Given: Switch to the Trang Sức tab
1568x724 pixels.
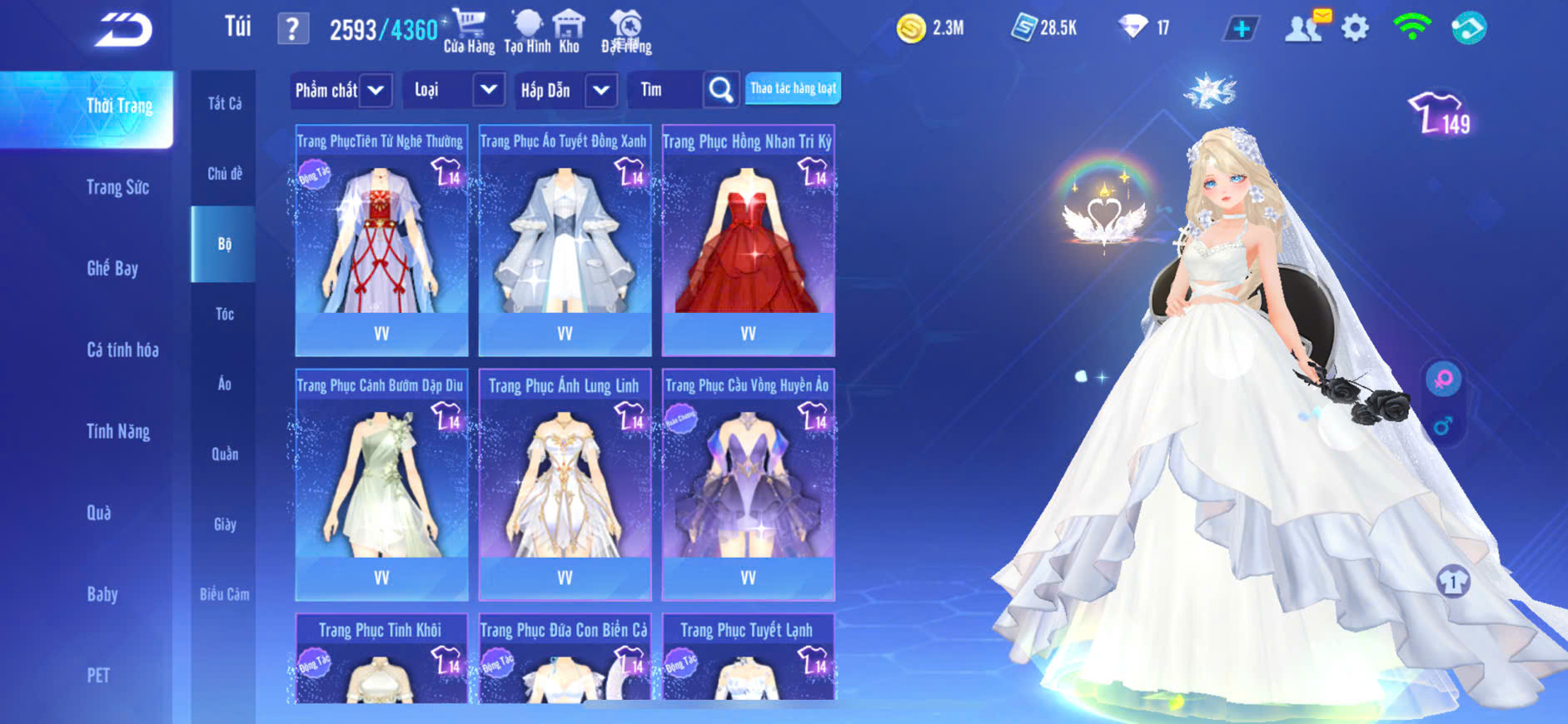Looking at the screenshot, I should (117, 187).
